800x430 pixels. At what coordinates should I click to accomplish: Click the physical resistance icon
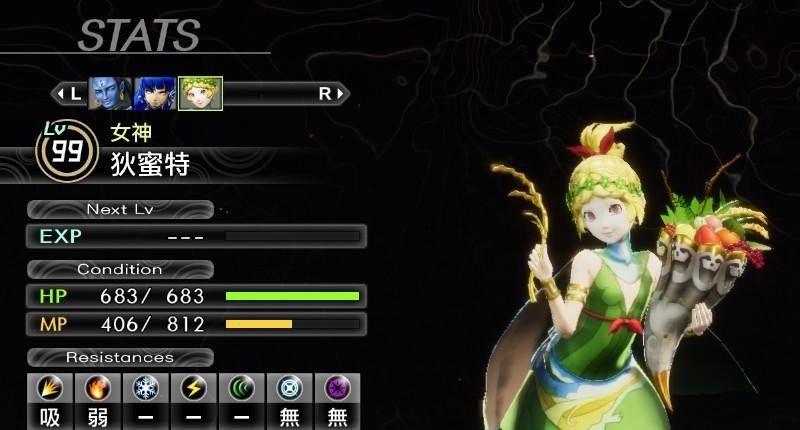(x=50, y=389)
